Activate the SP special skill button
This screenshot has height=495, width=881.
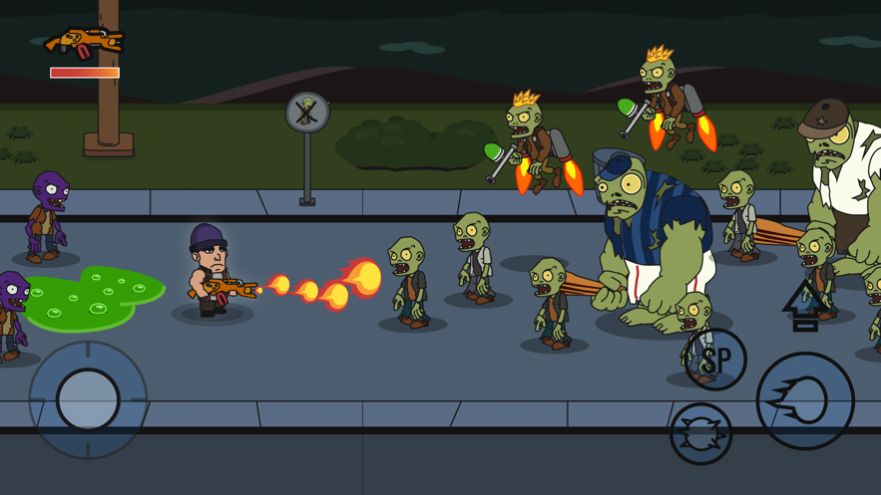(715, 359)
